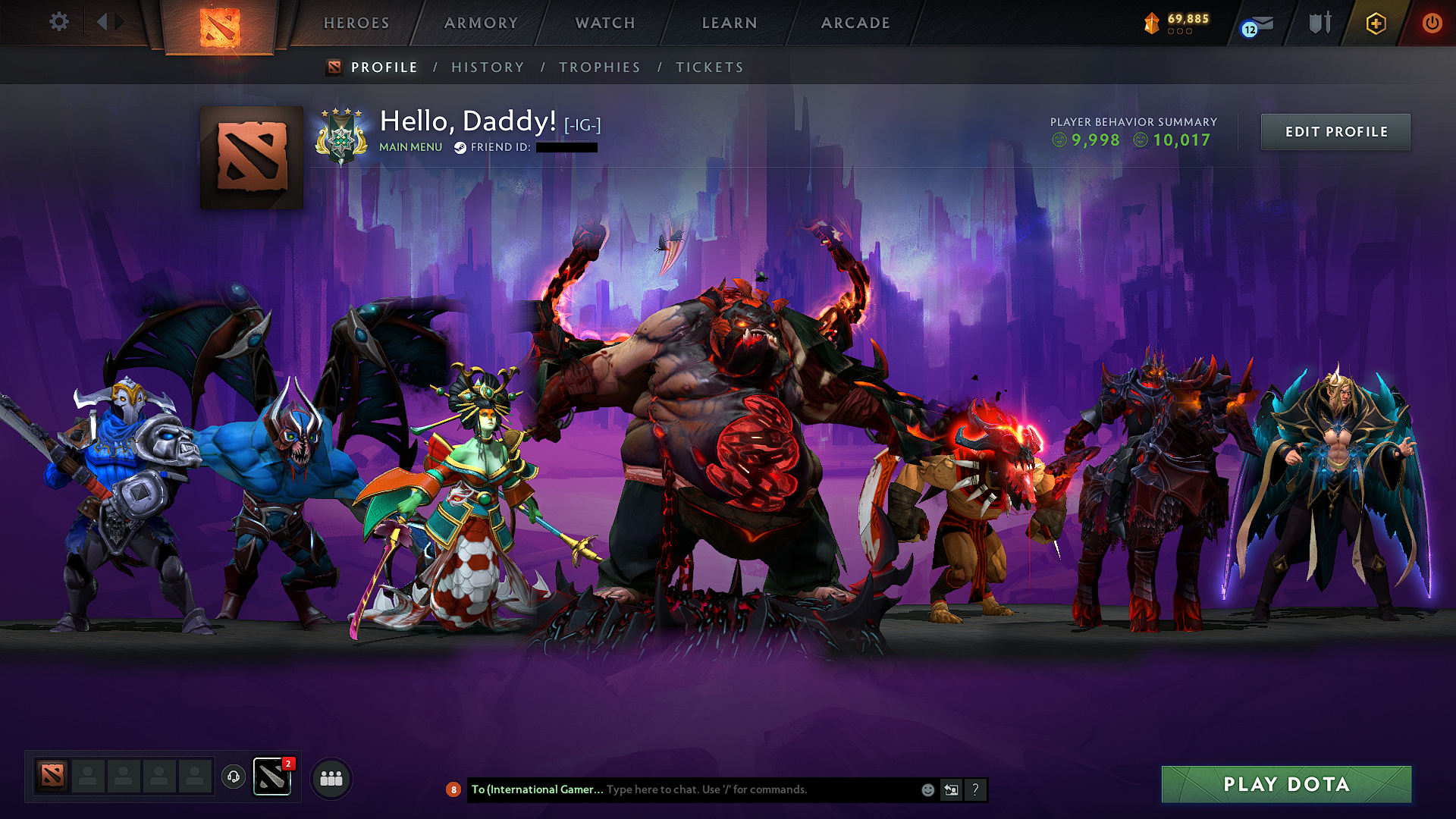This screenshot has width=1456, height=819.
Task: Toggle party voice chat with the headset icon
Action: pyautogui.click(x=233, y=777)
